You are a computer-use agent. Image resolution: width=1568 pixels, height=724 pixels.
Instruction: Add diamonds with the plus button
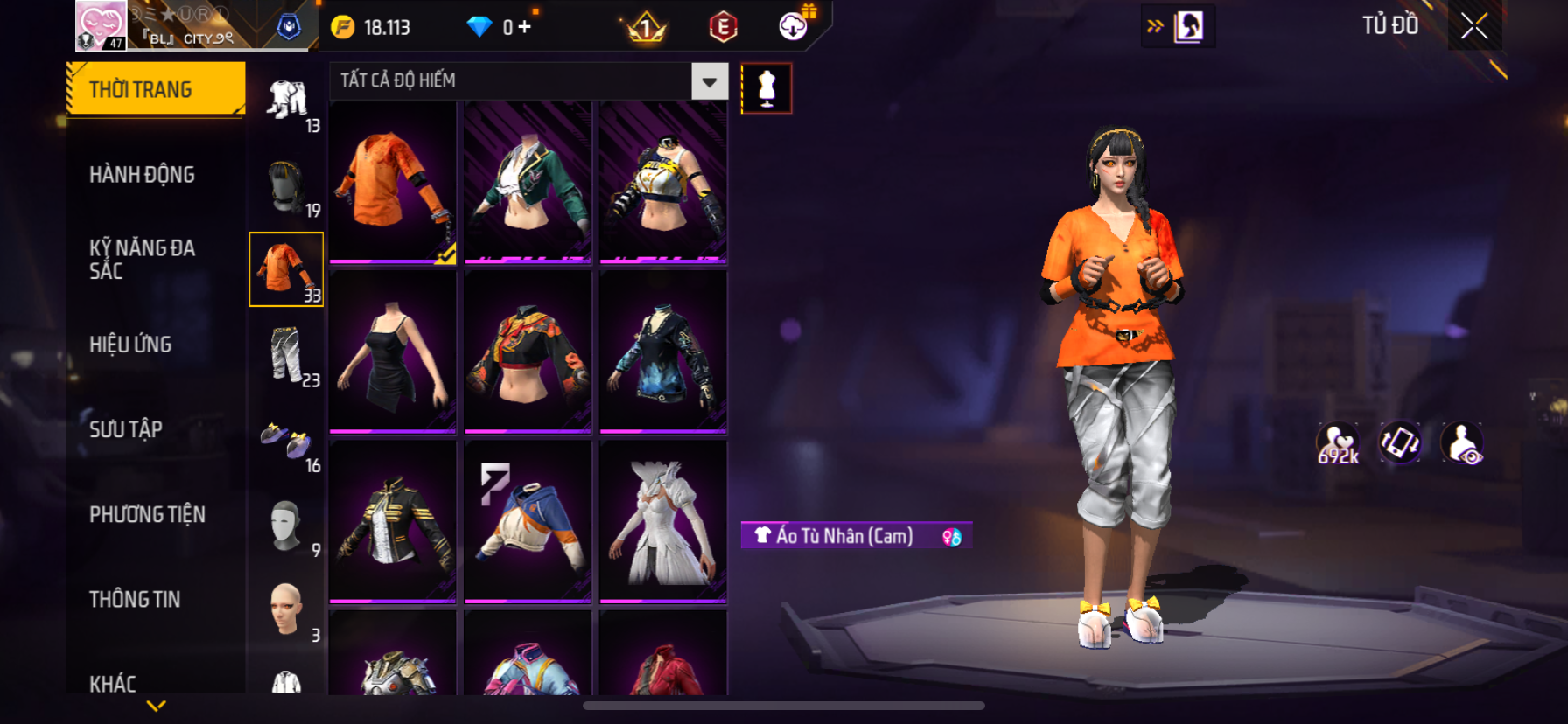[525, 27]
